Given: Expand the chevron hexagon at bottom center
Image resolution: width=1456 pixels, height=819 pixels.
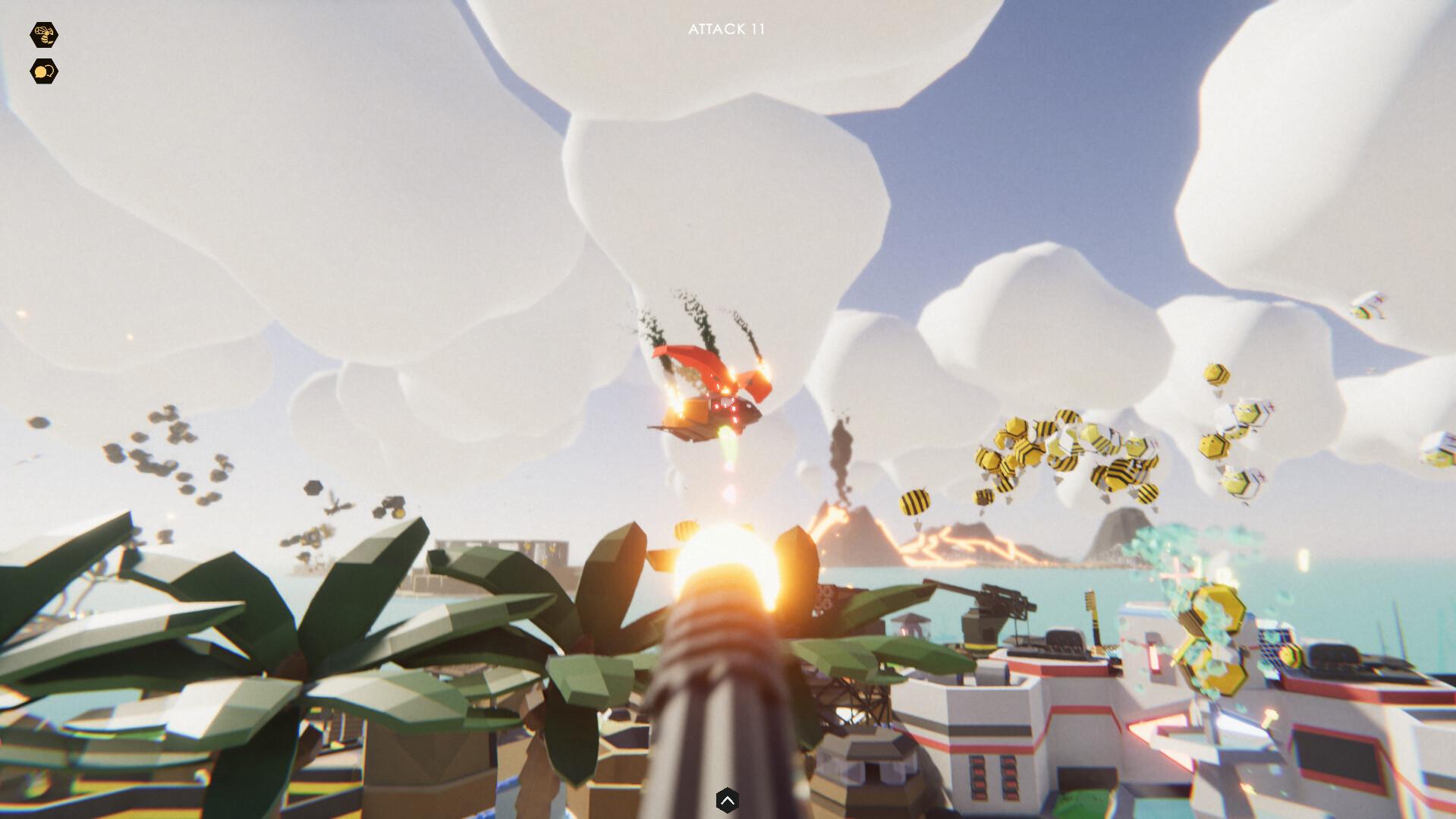Looking at the screenshot, I should [728, 799].
